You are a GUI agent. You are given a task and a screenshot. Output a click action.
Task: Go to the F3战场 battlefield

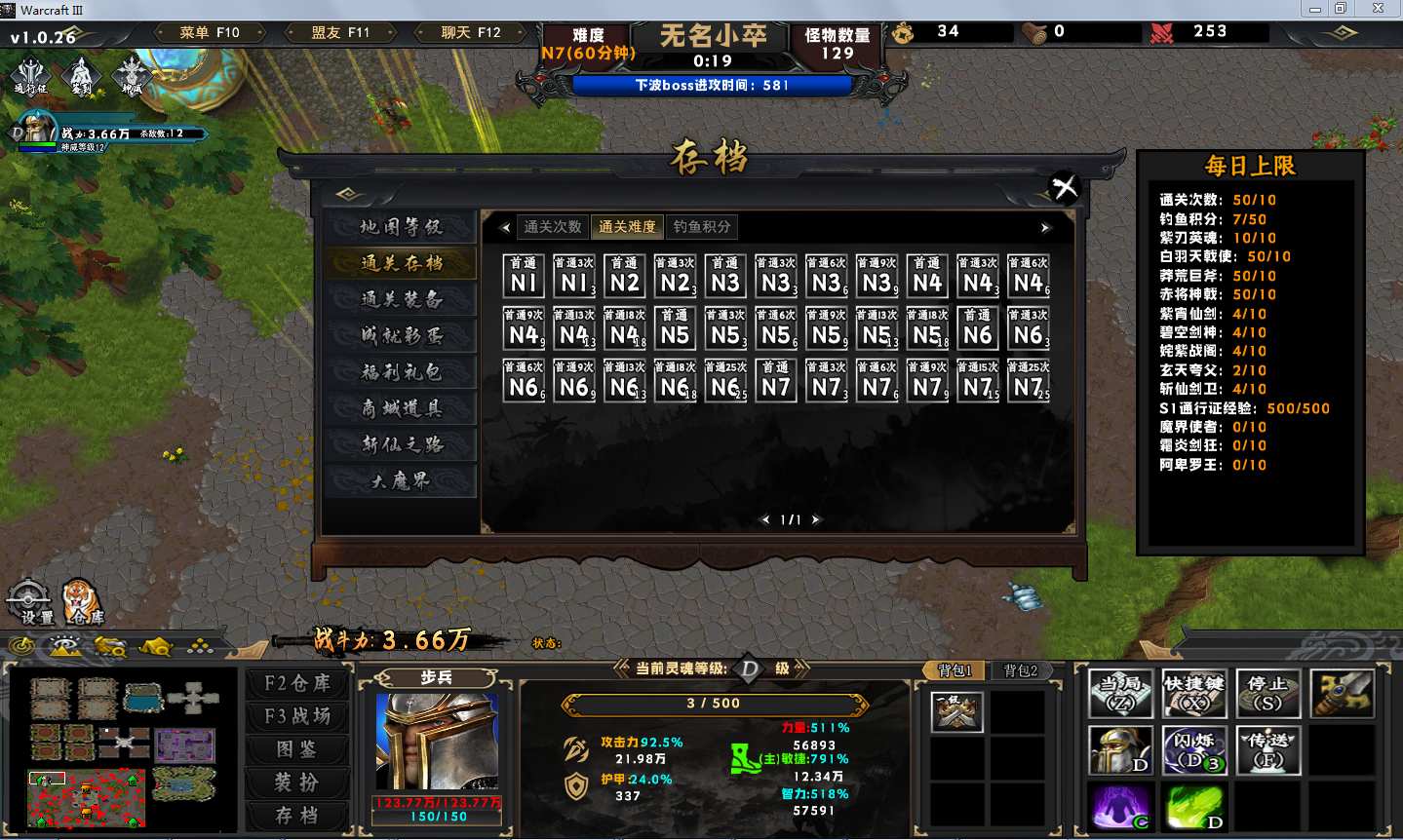point(297,716)
